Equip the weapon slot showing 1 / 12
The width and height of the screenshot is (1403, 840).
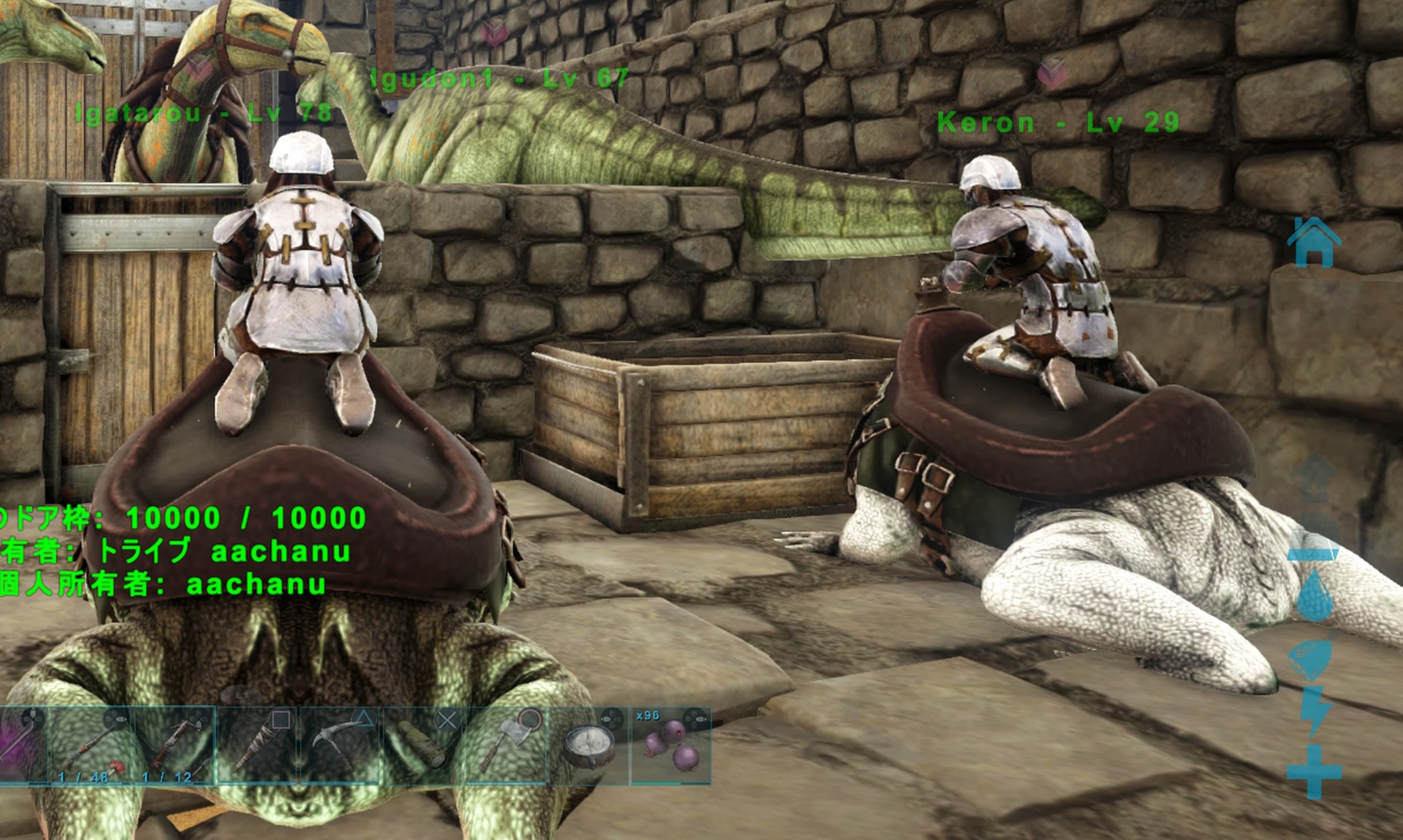point(174,746)
